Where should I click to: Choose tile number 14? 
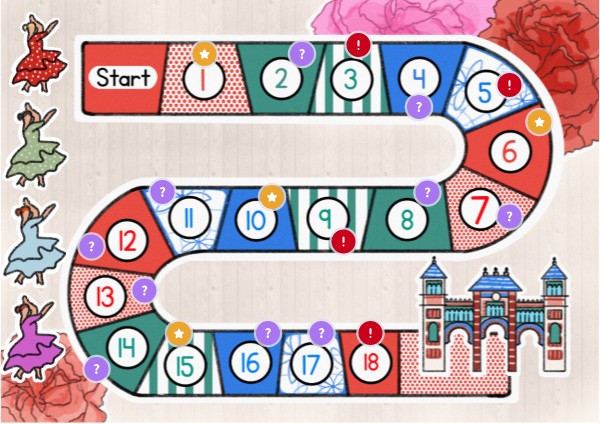point(127,347)
